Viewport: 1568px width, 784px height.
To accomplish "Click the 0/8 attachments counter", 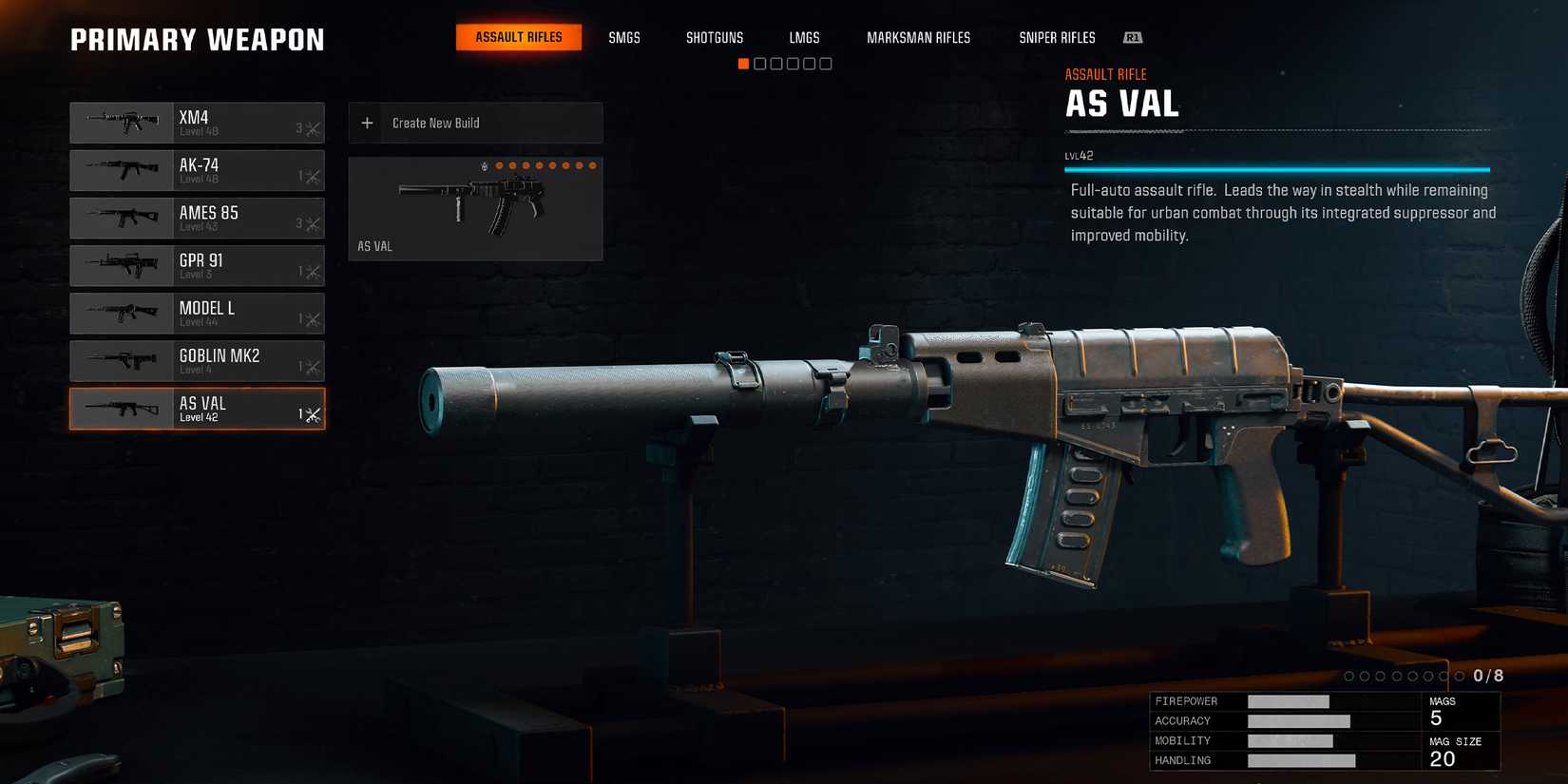I will 1487,676.
